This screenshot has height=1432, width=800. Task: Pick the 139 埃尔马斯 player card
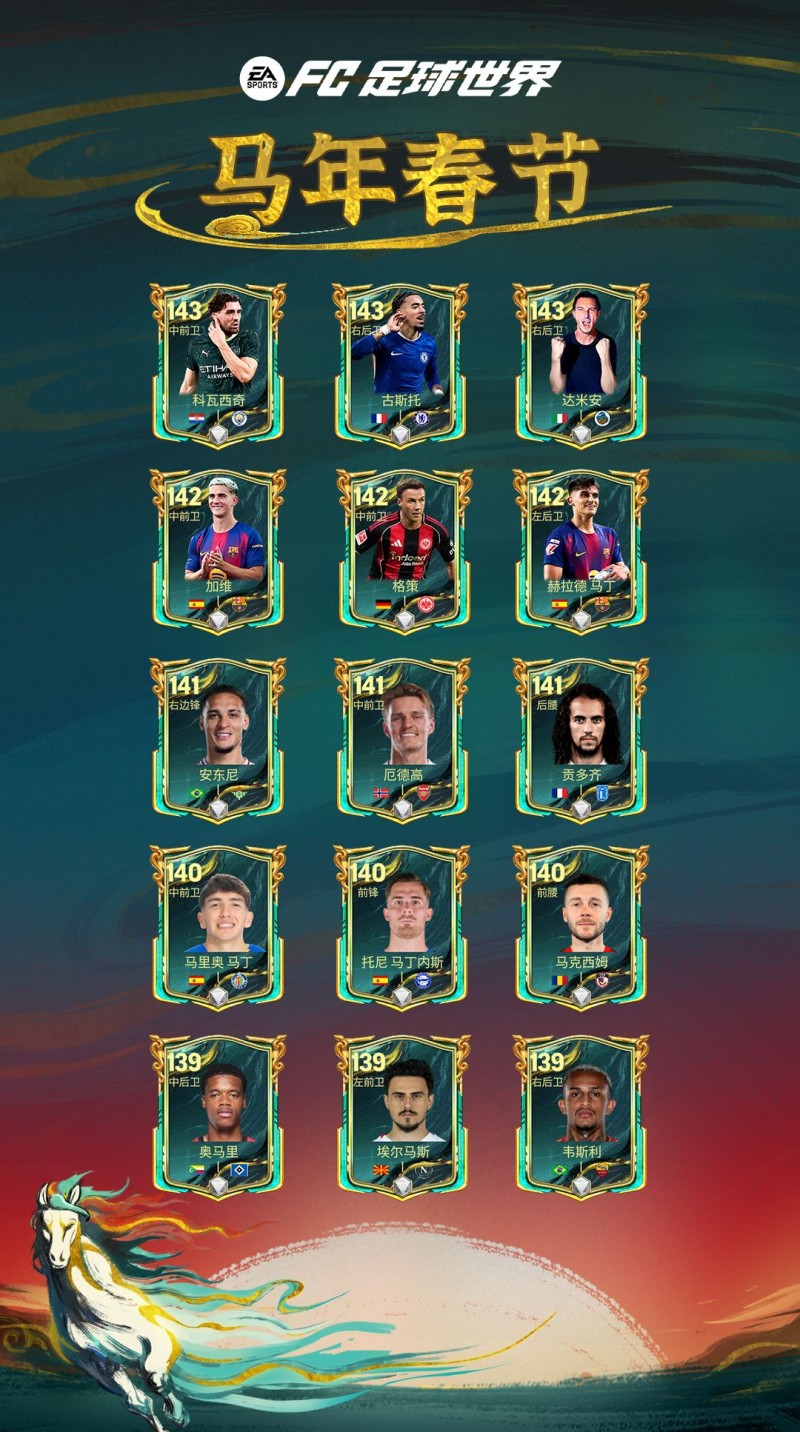click(400, 1115)
